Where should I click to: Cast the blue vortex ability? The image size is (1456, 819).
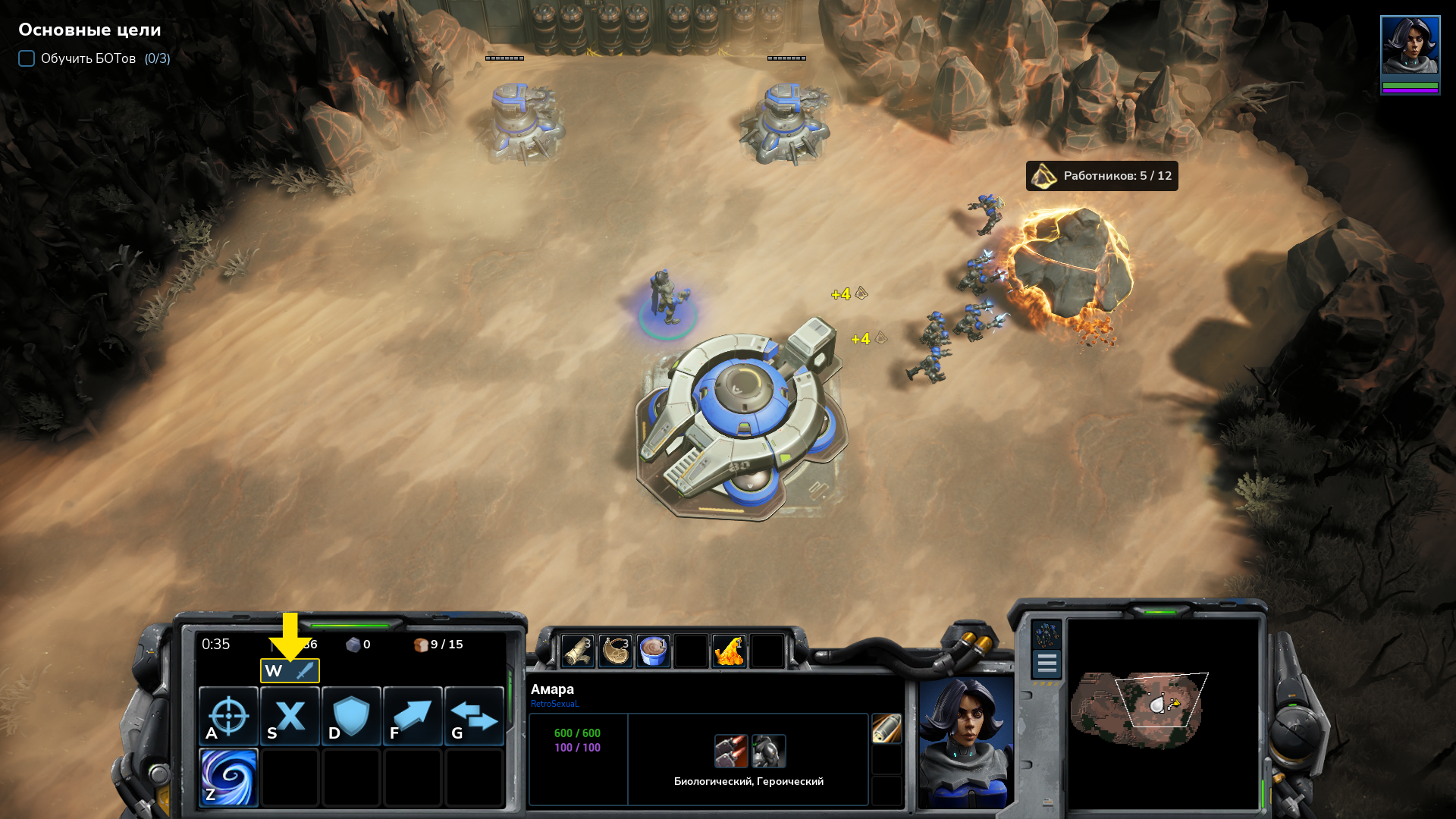228,777
